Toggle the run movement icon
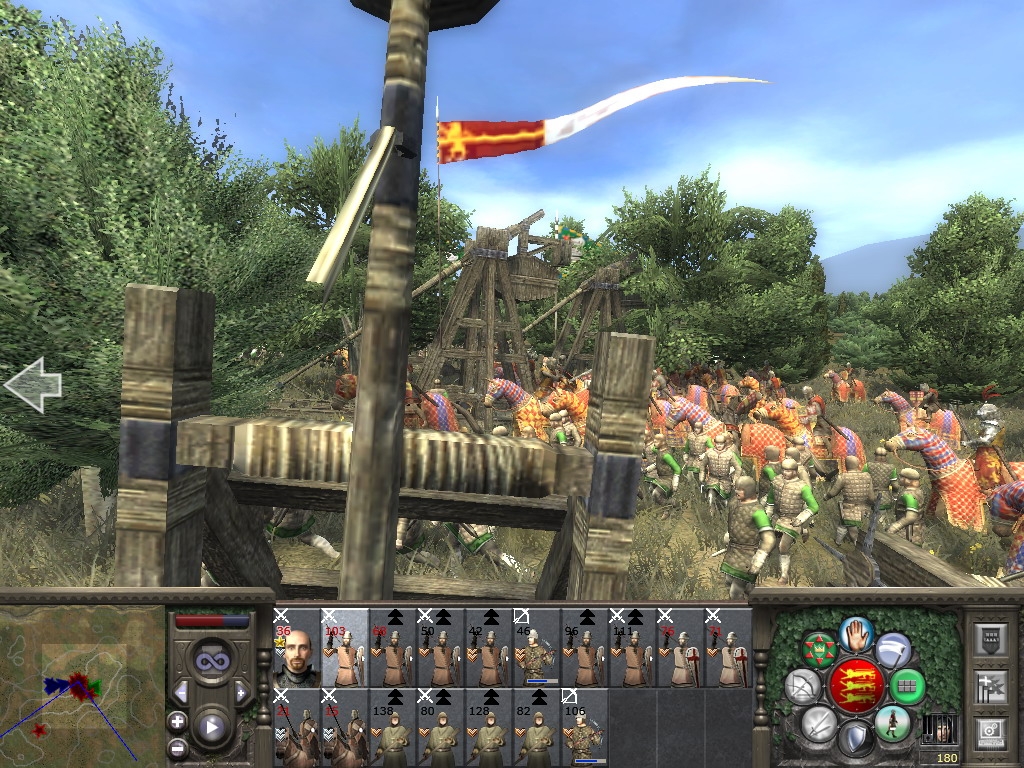The height and width of the screenshot is (768, 1024). coord(892,722)
